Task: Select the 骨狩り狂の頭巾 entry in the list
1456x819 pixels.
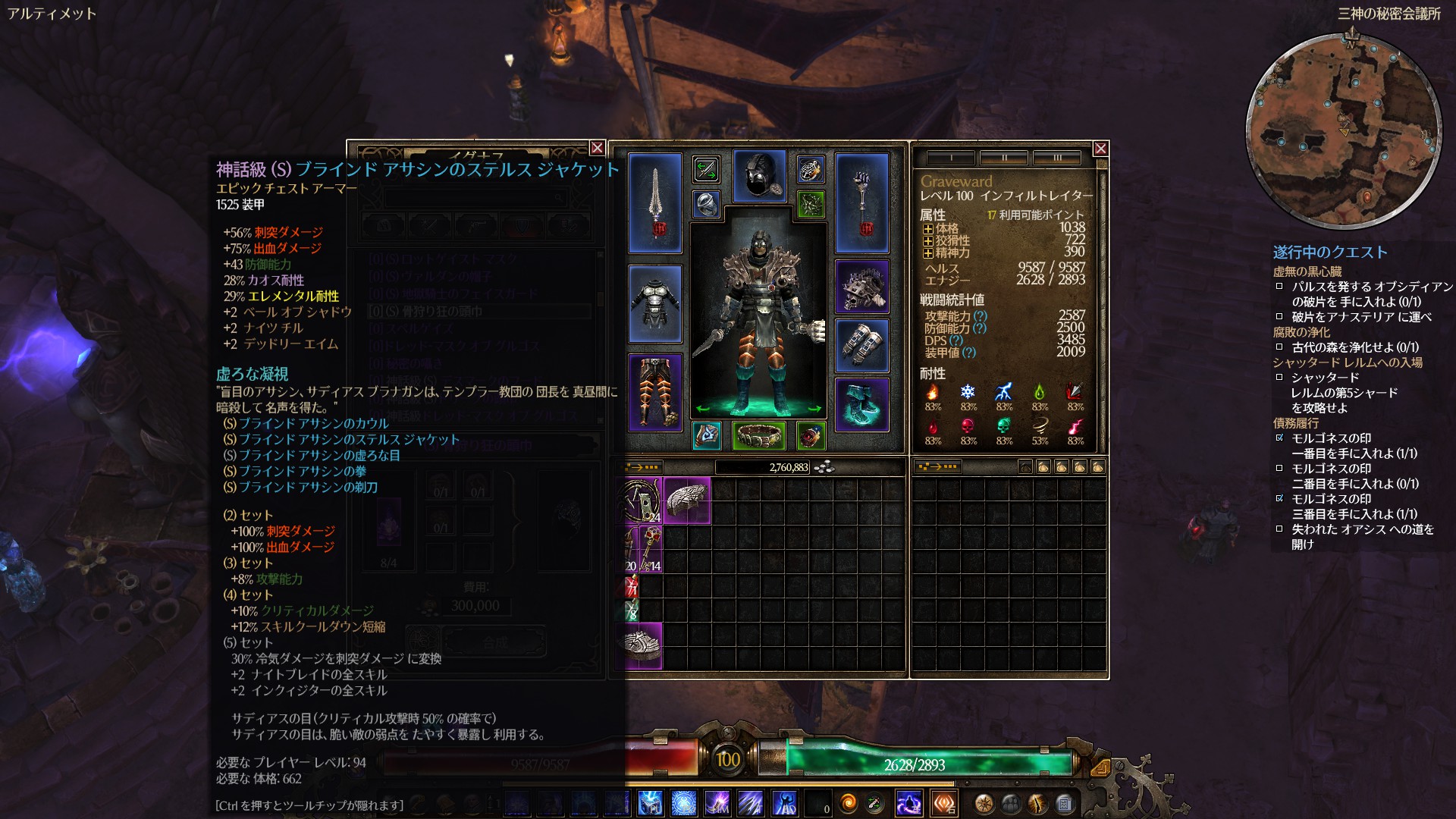Action: [x=425, y=310]
